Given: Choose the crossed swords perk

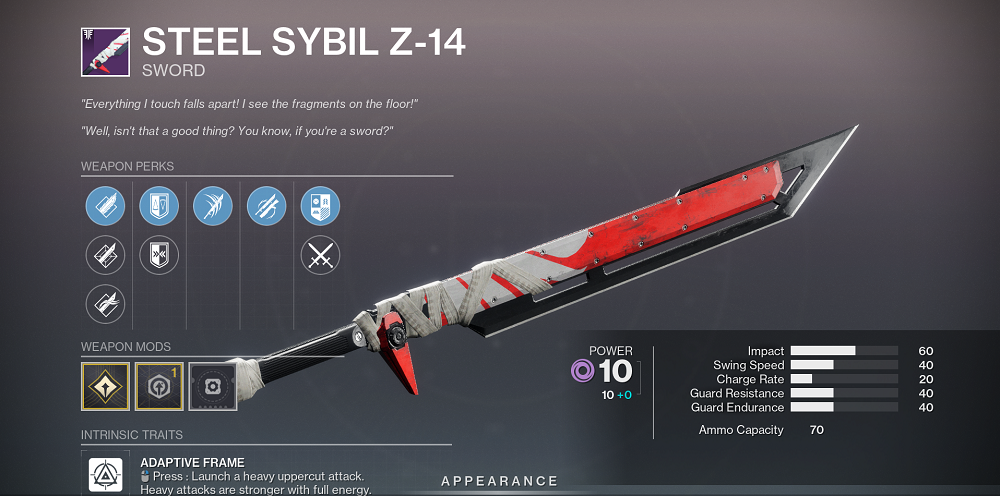Looking at the screenshot, I should click(x=321, y=256).
